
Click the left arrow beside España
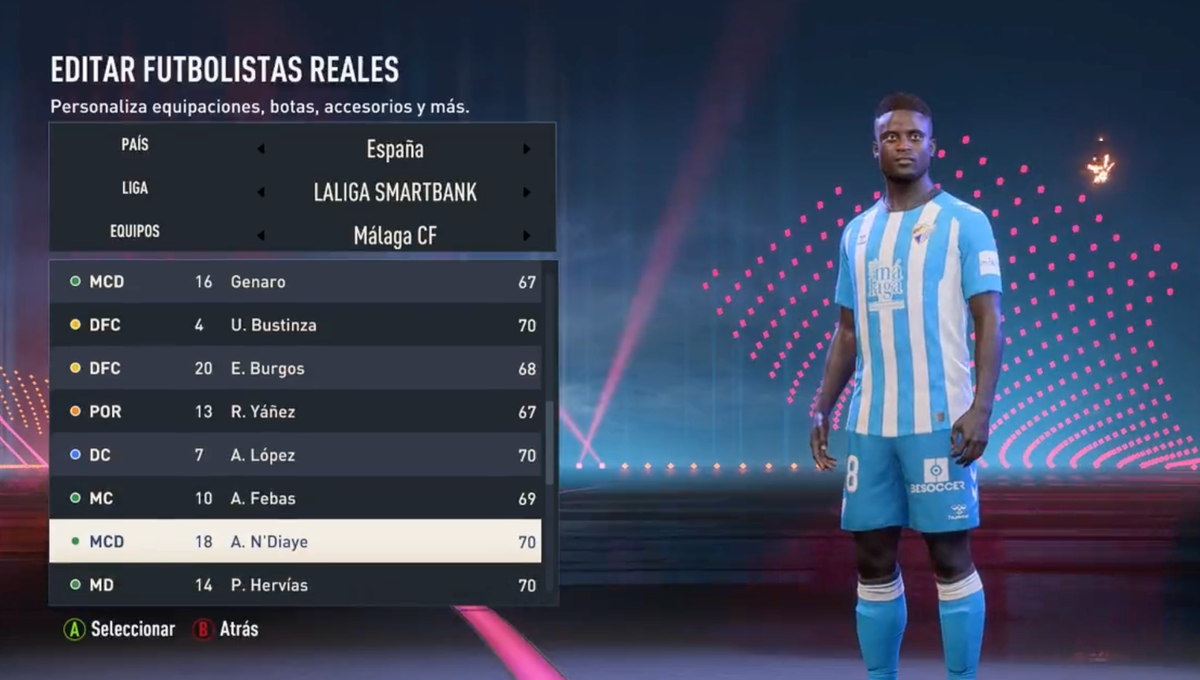(x=261, y=150)
